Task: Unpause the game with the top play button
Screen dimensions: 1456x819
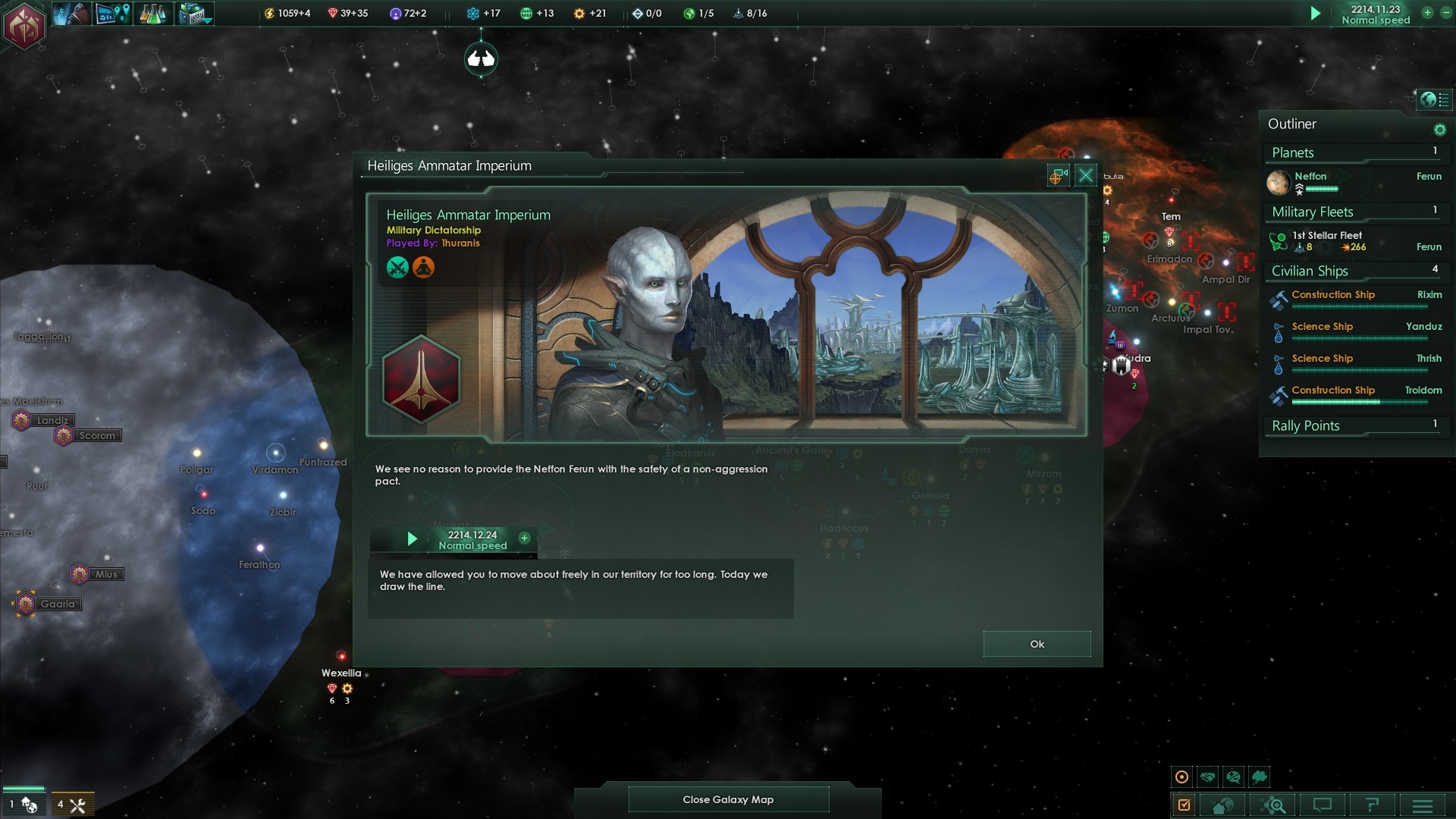Action: [1316, 14]
